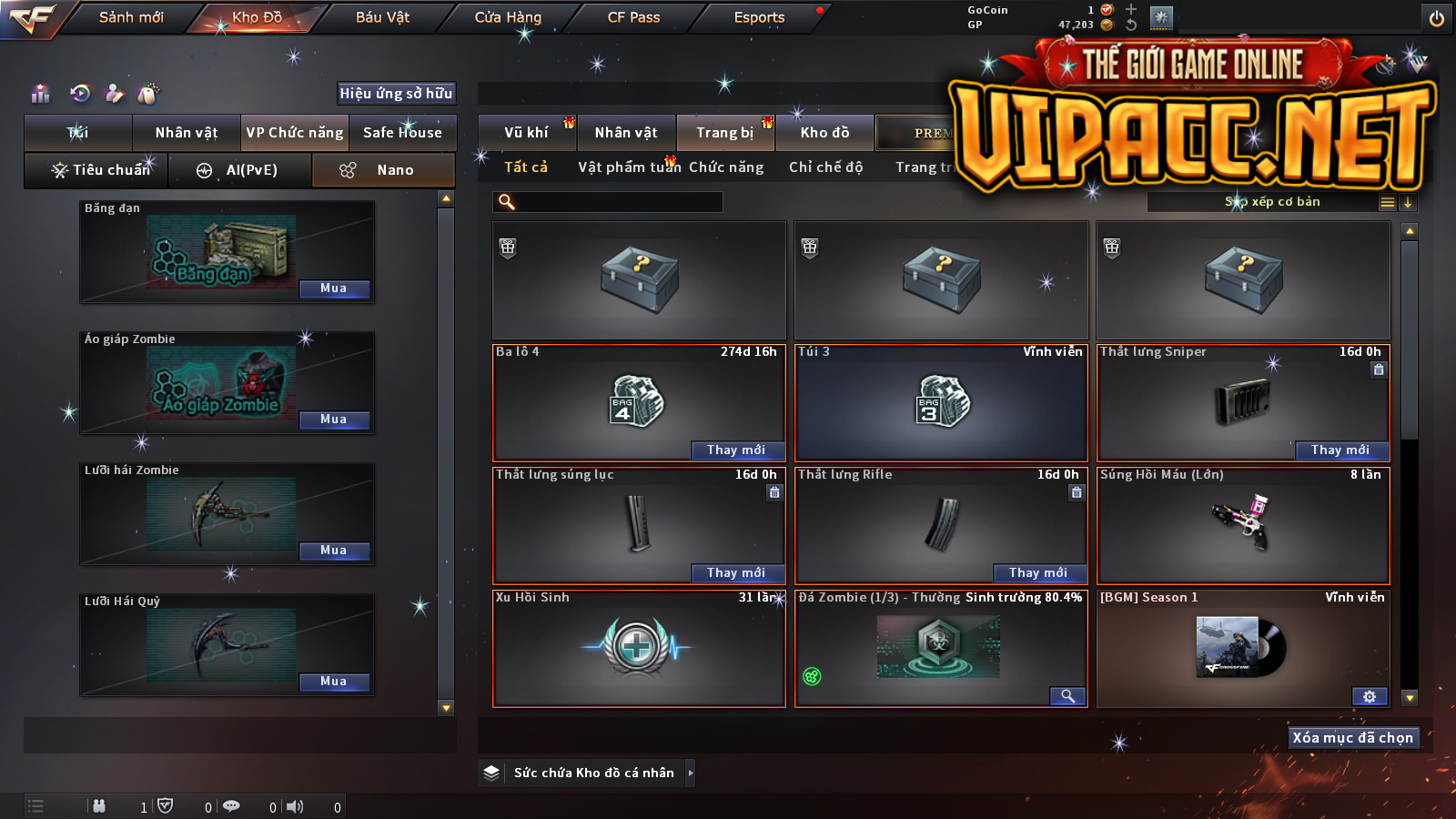
Task: Open the Cửa Hàng shop tab
Action: tap(508, 17)
